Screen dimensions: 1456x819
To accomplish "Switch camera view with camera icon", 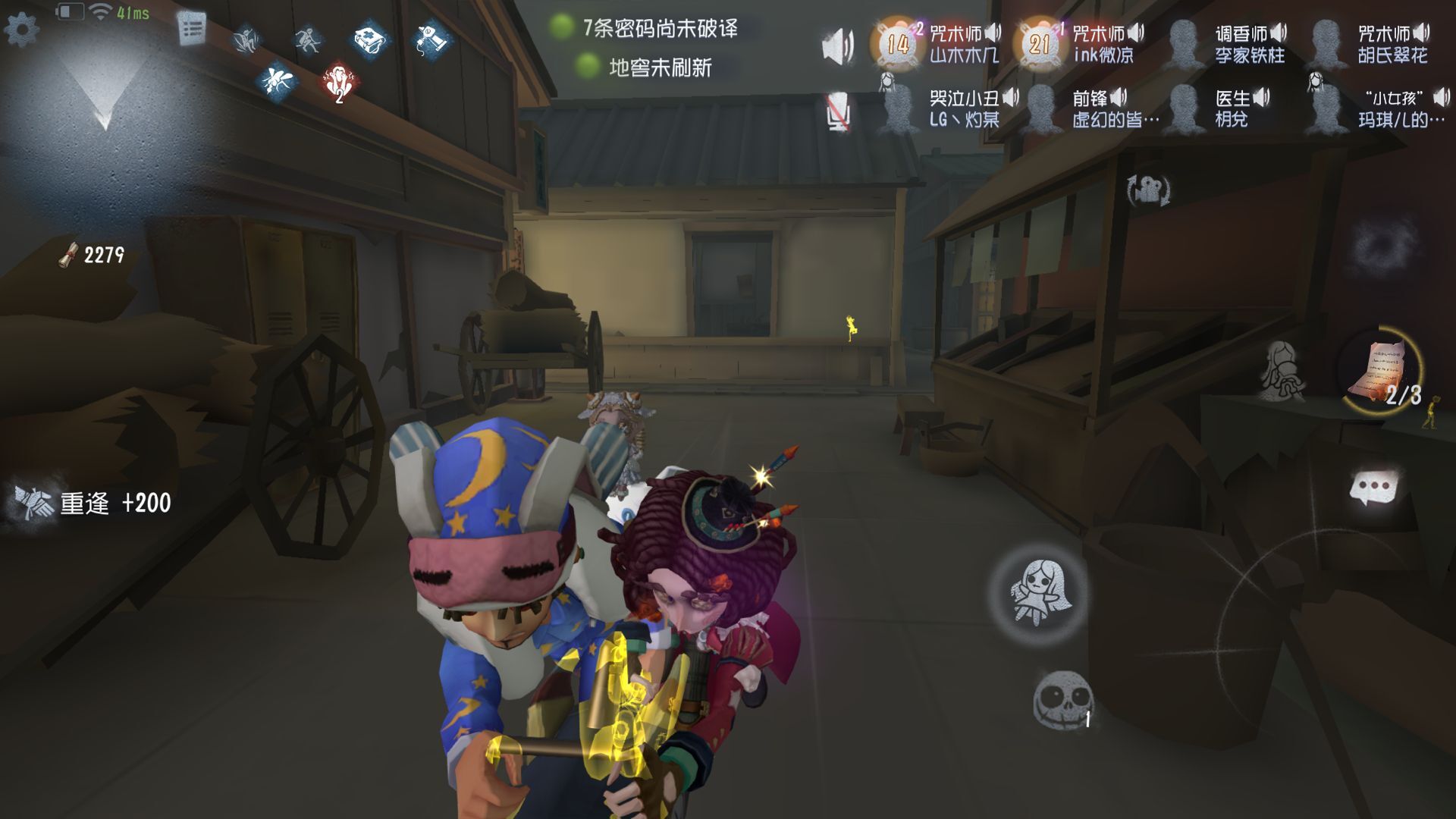I will [1148, 190].
